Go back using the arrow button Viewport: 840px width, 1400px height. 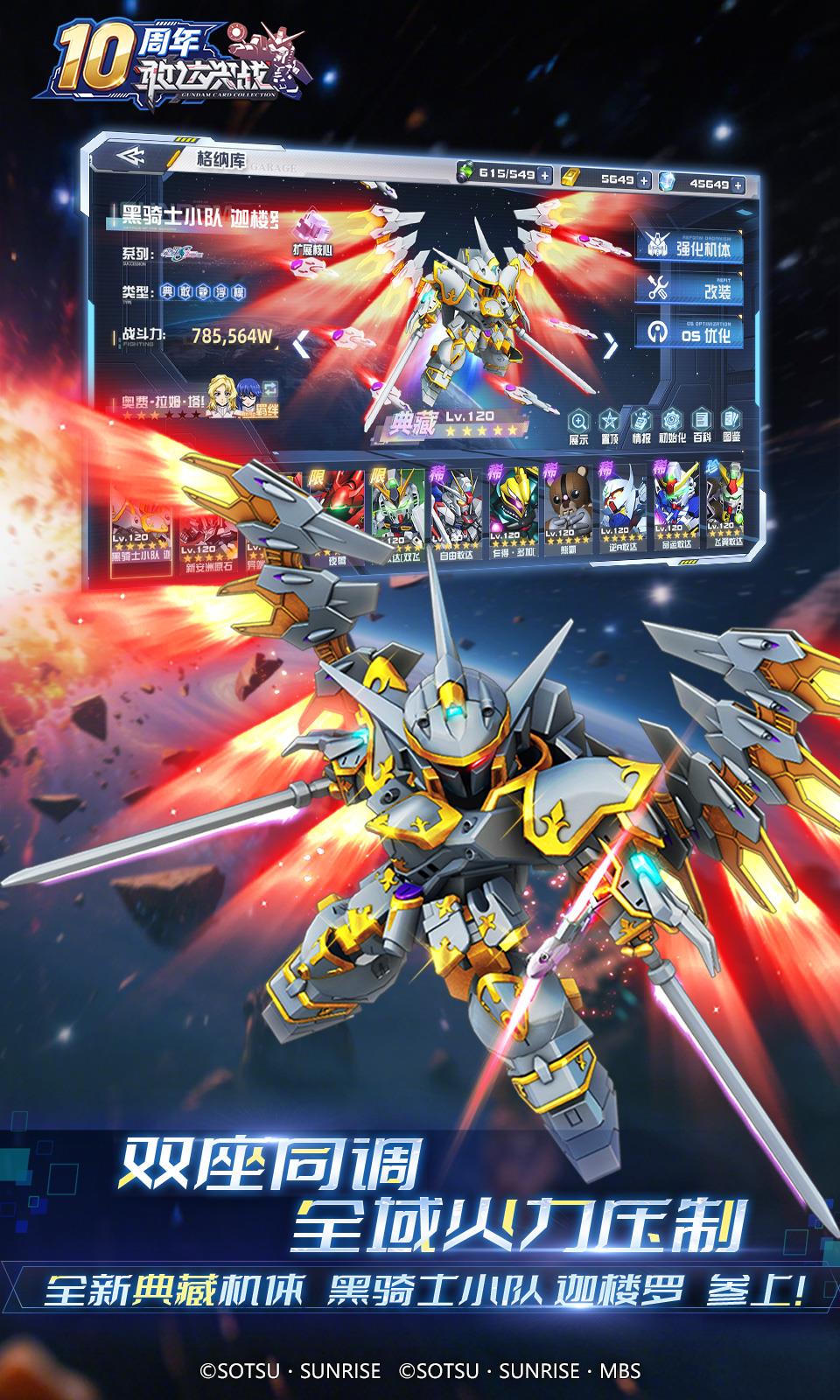tap(130, 157)
